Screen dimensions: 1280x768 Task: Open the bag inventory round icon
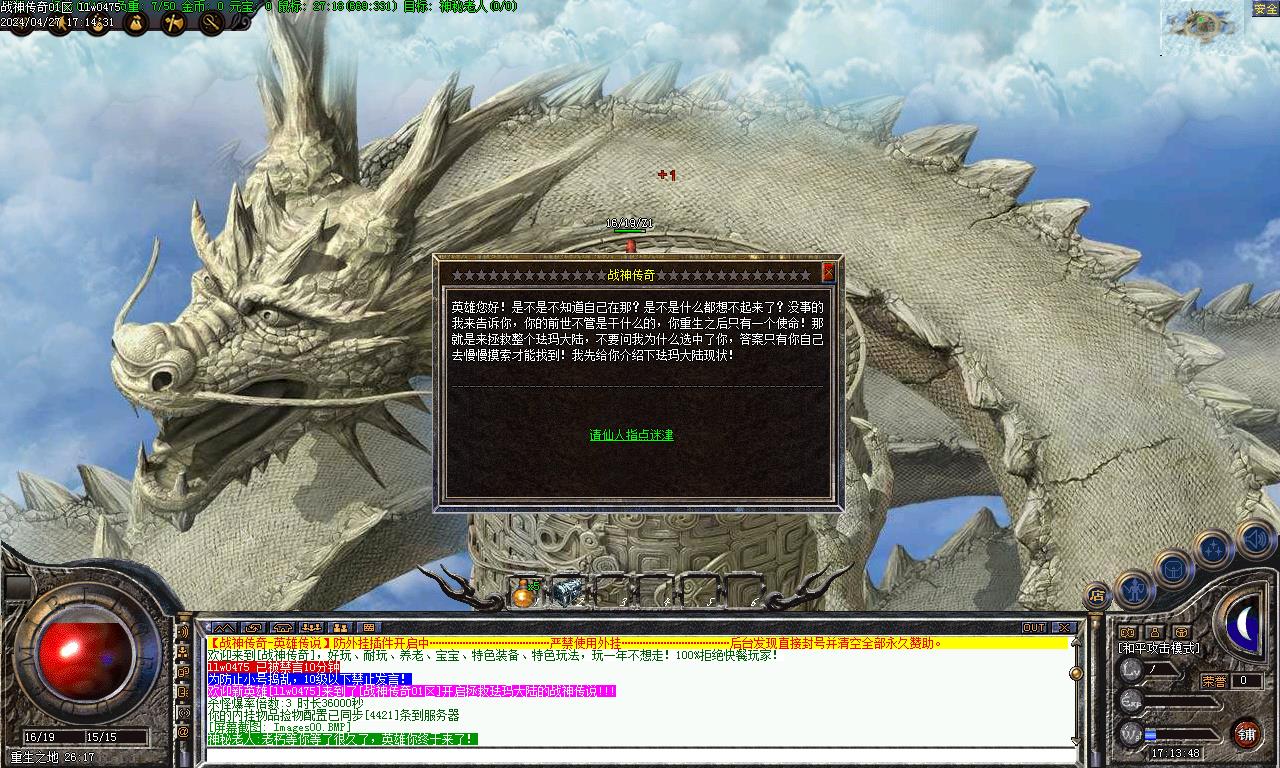click(x=1174, y=569)
